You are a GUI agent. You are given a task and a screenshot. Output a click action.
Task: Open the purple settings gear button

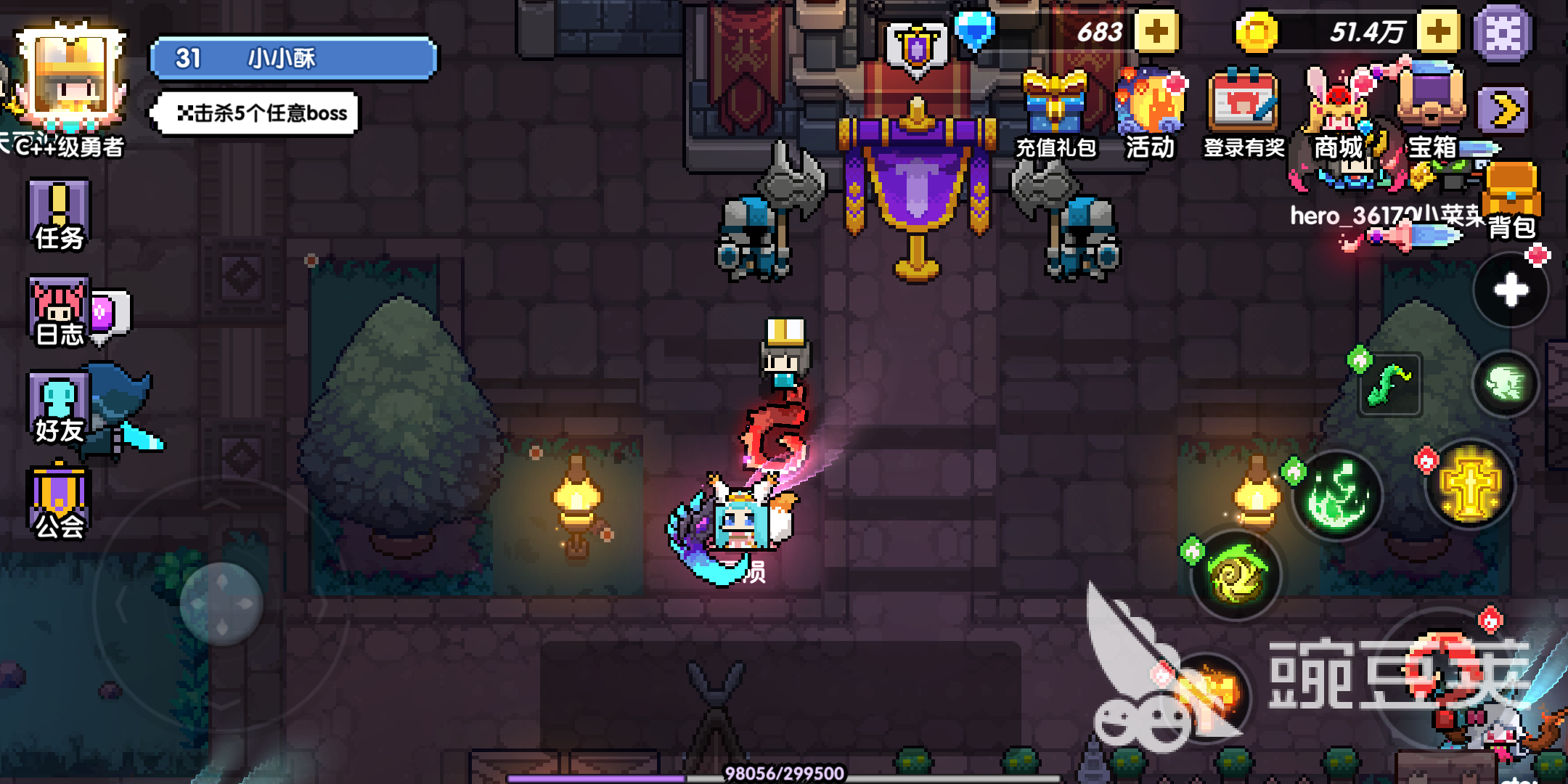pyautogui.click(x=1503, y=33)
